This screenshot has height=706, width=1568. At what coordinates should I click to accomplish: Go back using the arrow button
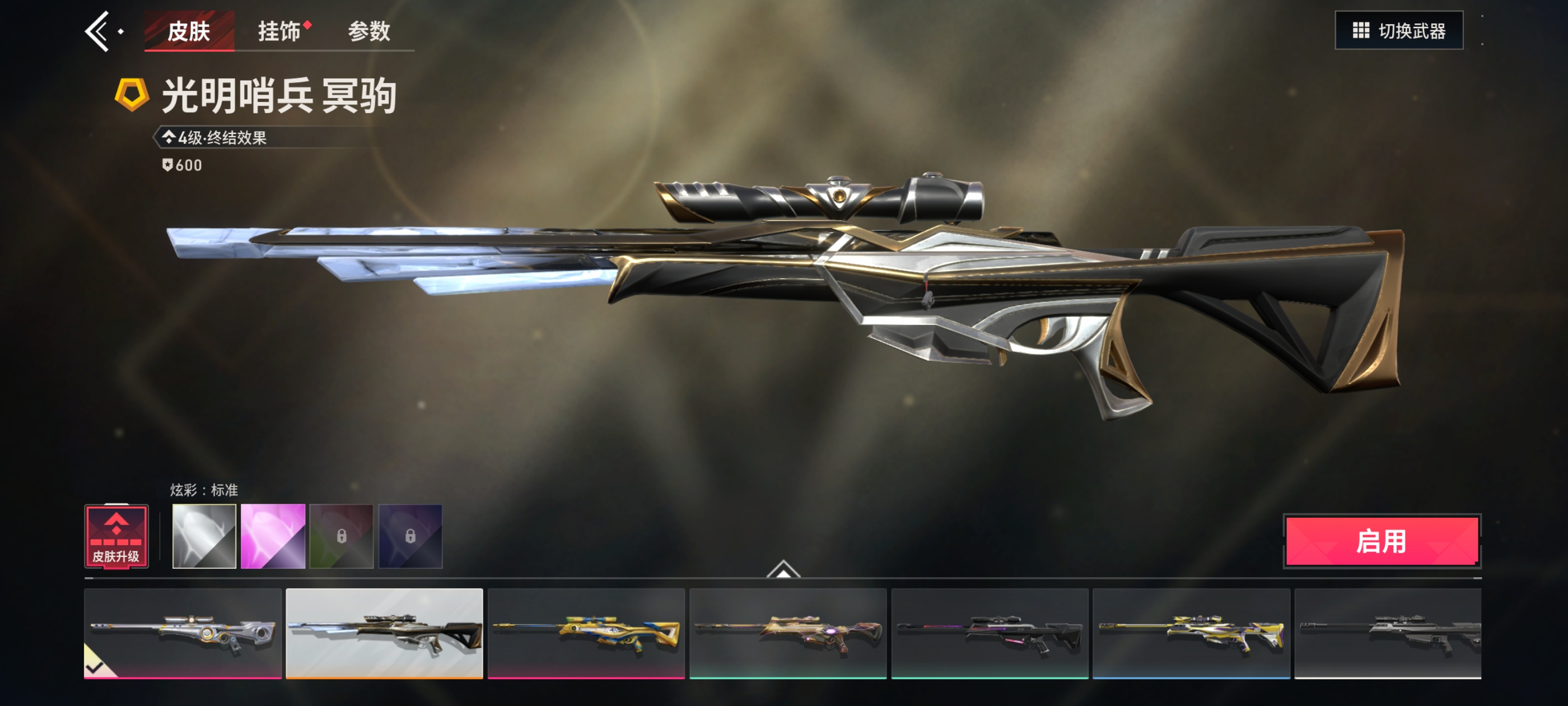tap(99, 31)
